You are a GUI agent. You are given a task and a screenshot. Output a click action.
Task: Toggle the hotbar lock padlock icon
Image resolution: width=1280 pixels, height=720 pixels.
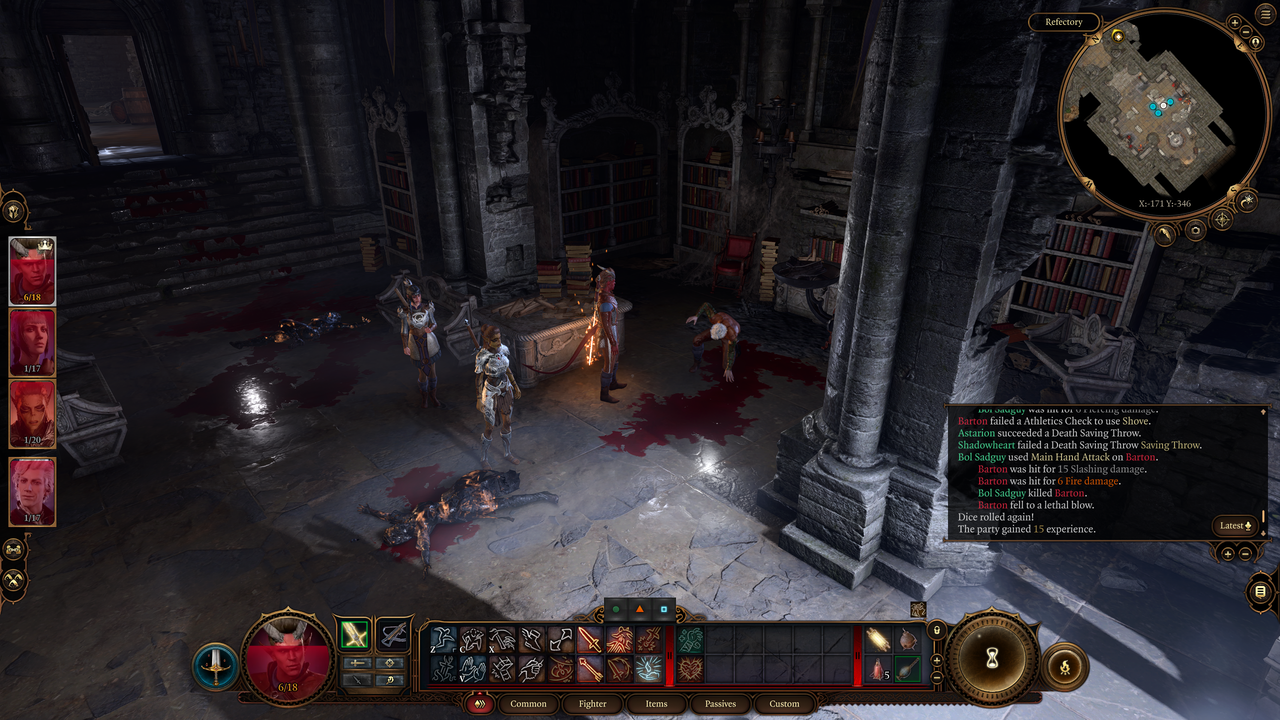coord(937,631)
